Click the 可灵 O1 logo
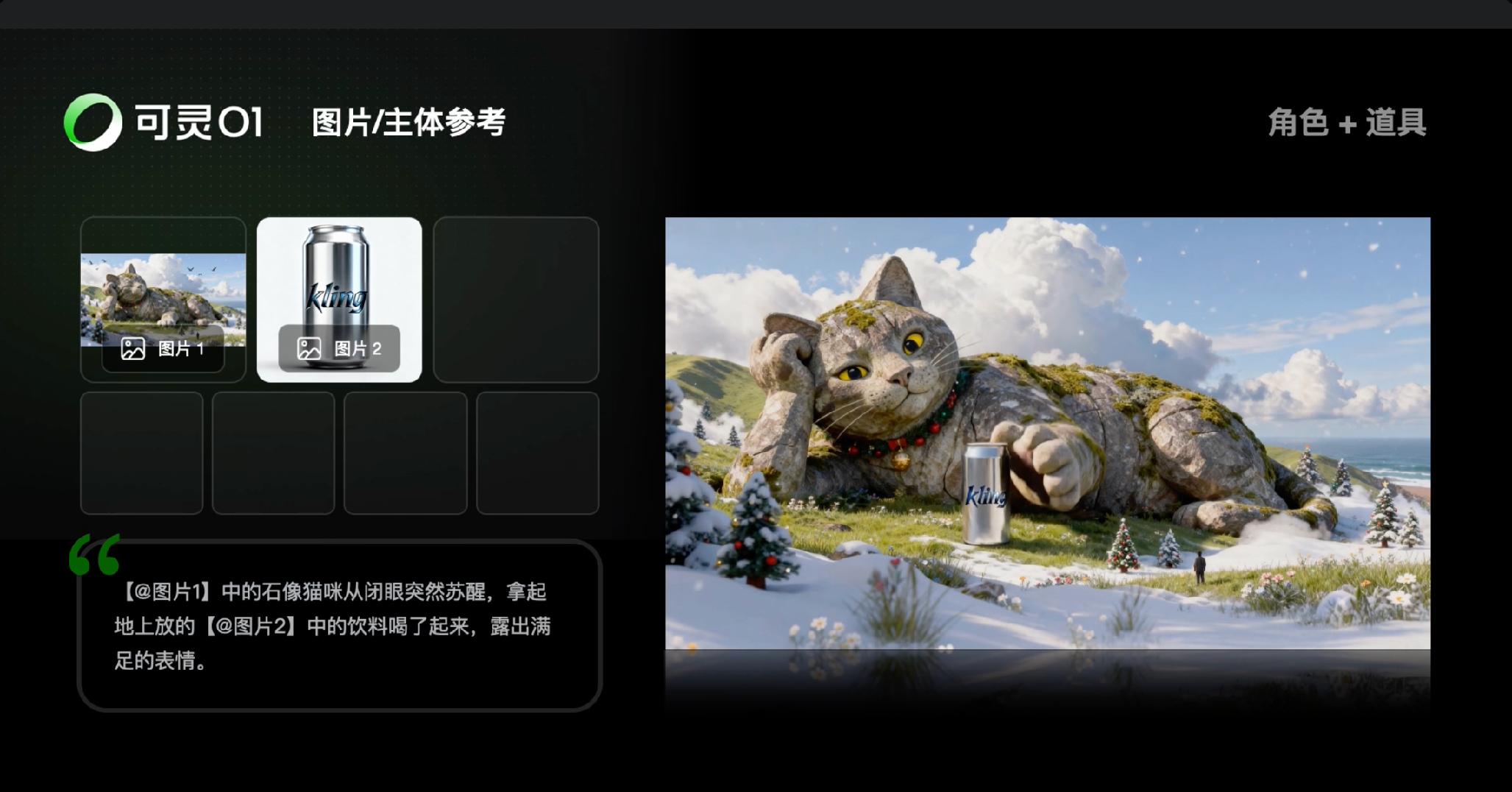Image resolution: width=1512 pixels, height=792 pixels. 163,122
